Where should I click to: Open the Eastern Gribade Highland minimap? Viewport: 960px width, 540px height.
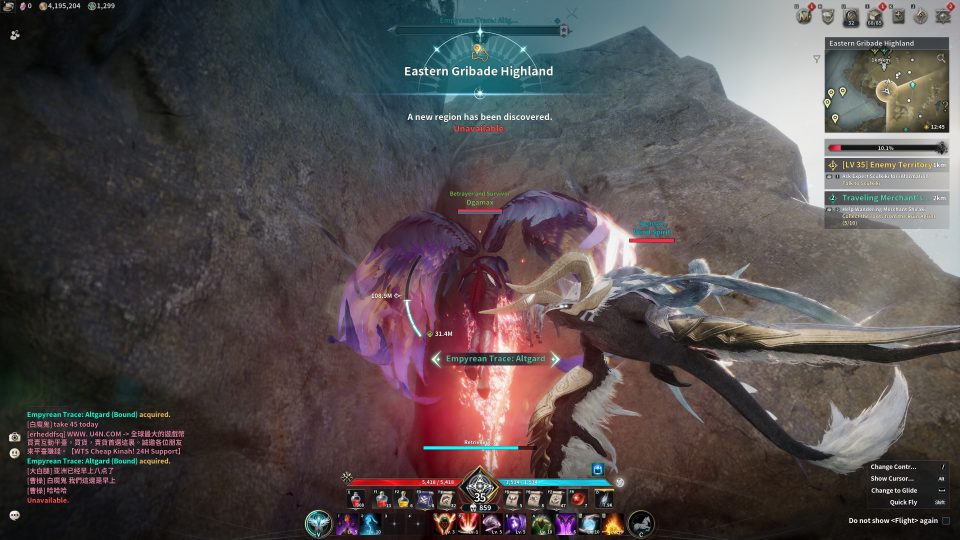click(885, 92)
